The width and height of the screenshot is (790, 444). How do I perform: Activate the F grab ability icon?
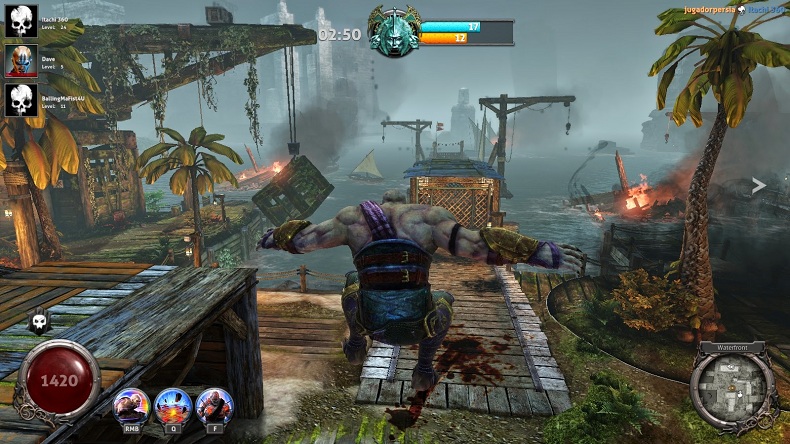tap(213, 406)
